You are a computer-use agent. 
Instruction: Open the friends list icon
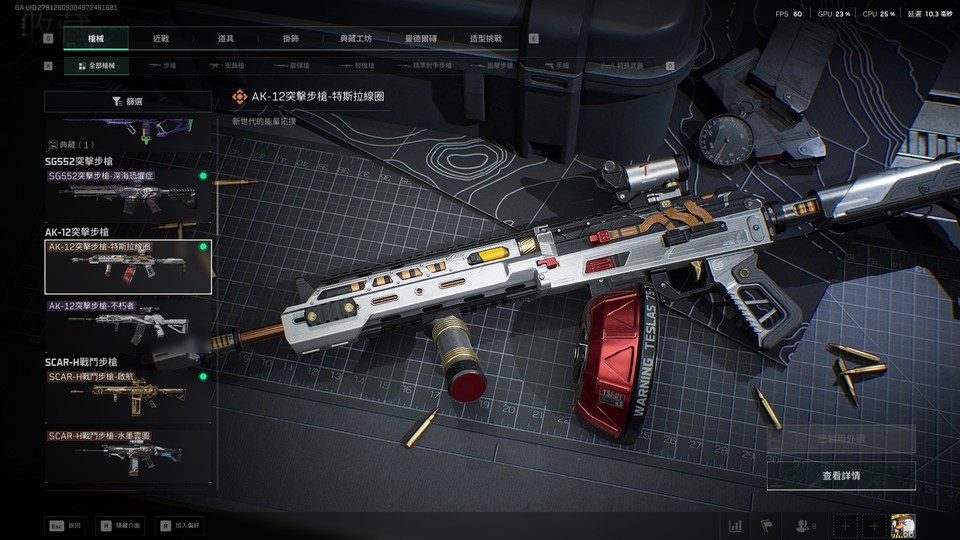point(805,526)
